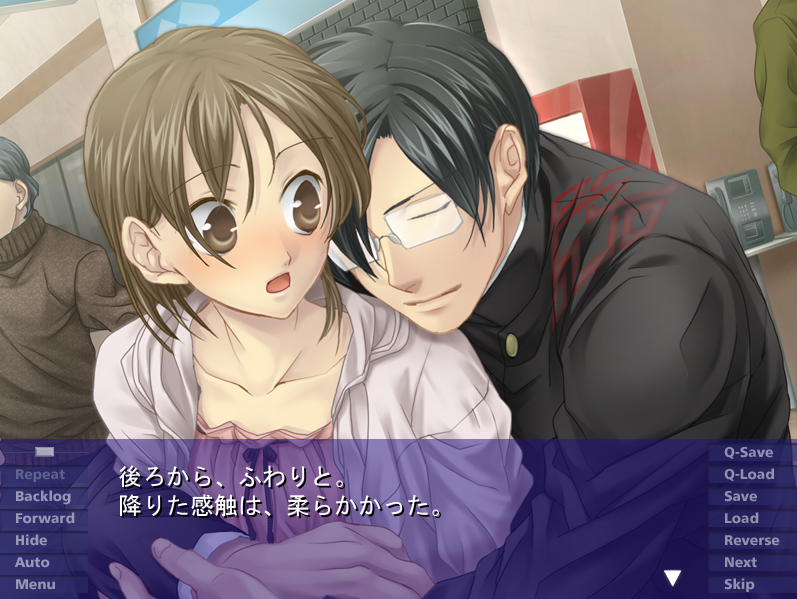Image resolution: width=797 pixels, height=599 pixels.
Task: Open the Backlog text history
Action: (43, 497)
